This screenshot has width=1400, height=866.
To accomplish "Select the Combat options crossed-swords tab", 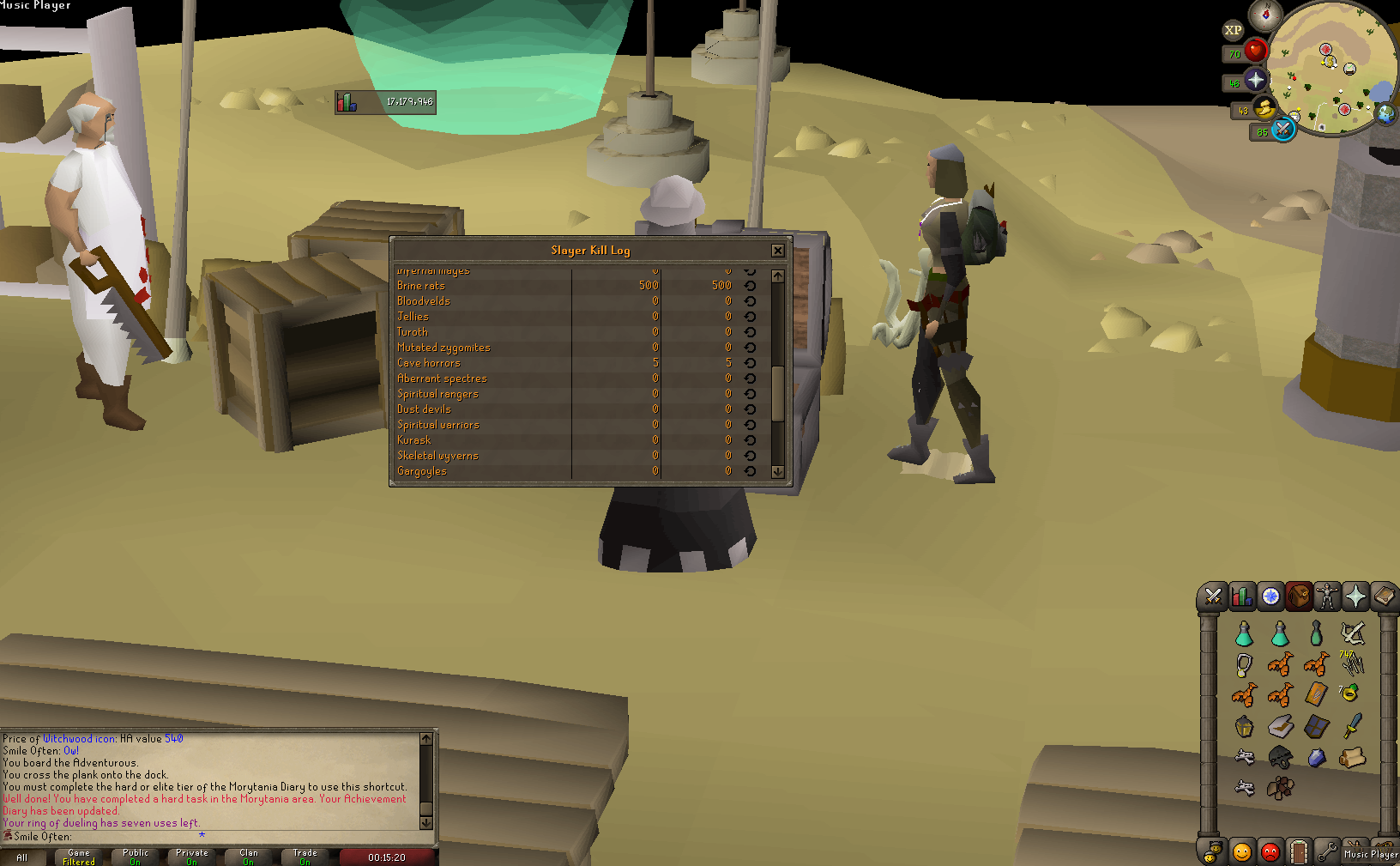I will click(x=1212, y=597).
